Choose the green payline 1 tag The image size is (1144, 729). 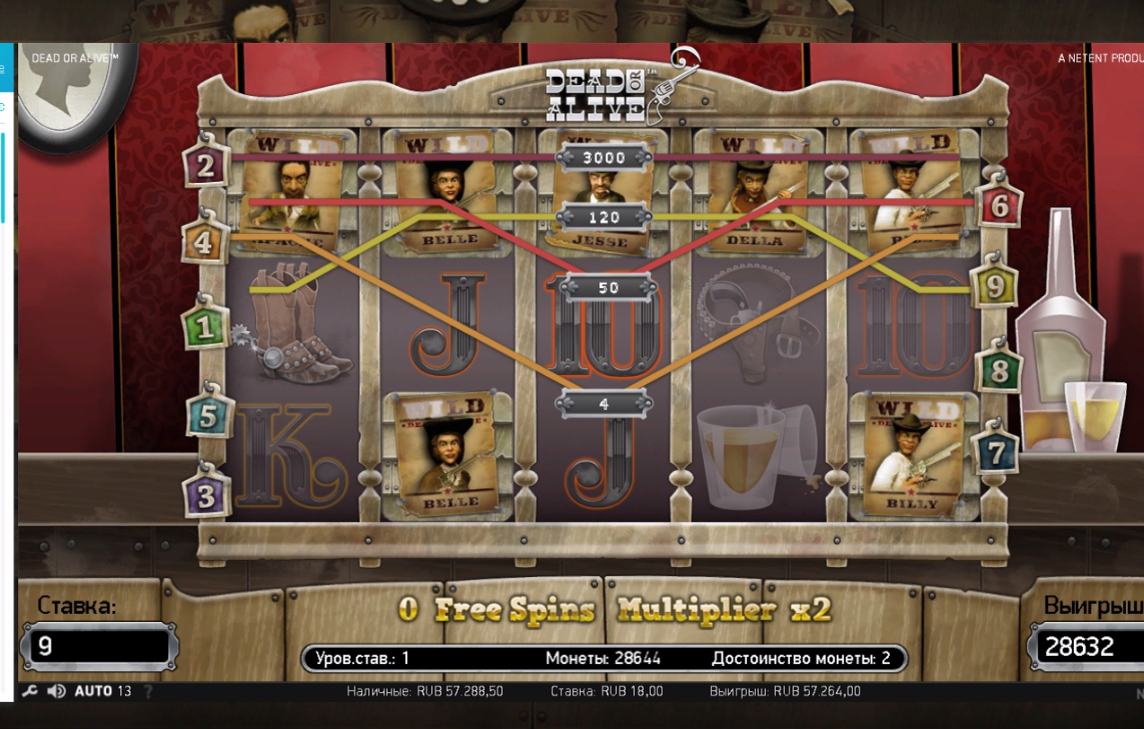(205, 328)
